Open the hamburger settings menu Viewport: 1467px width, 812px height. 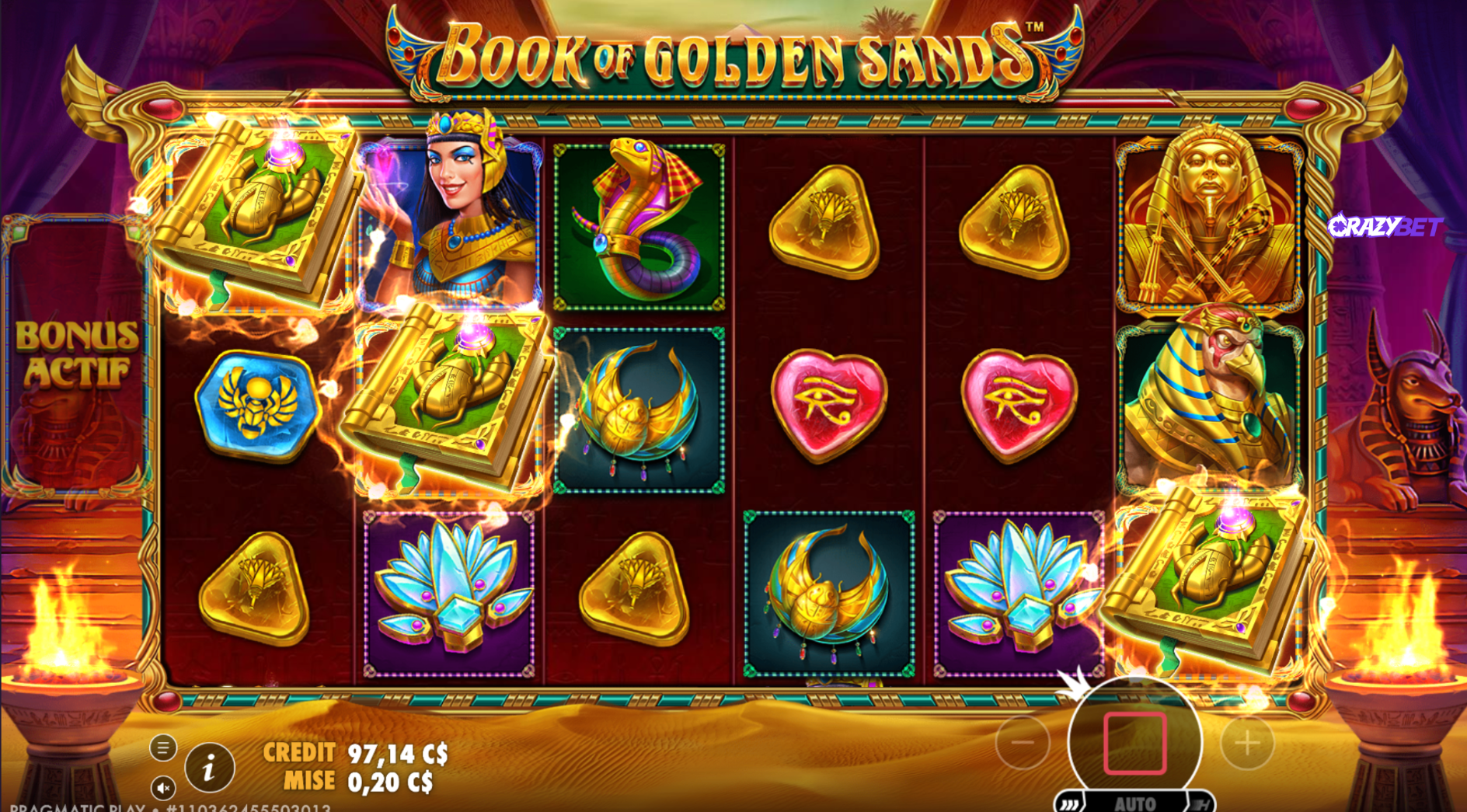[x=163, y=748]
